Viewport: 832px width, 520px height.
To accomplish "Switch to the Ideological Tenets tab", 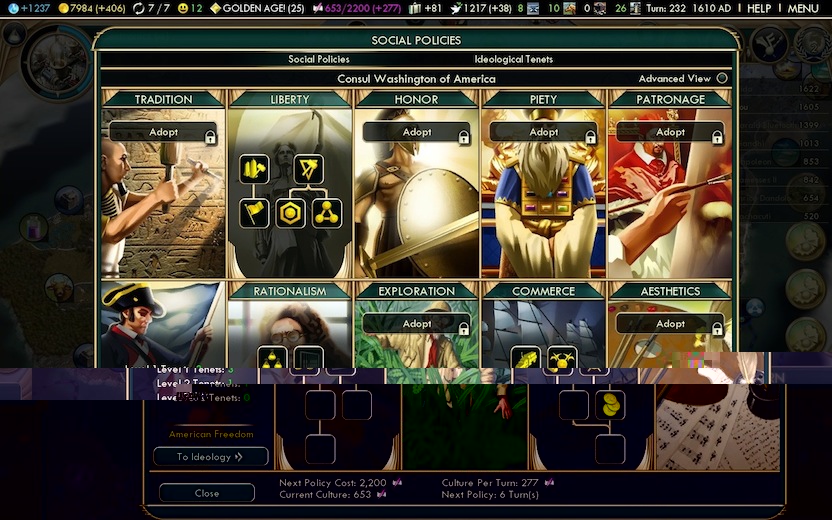I will [x=513, y=60].
